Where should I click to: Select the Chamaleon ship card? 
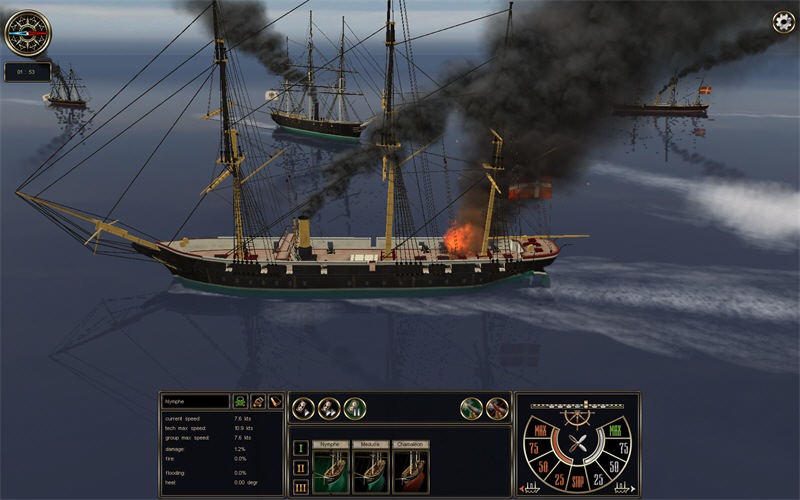click(410, 468)
